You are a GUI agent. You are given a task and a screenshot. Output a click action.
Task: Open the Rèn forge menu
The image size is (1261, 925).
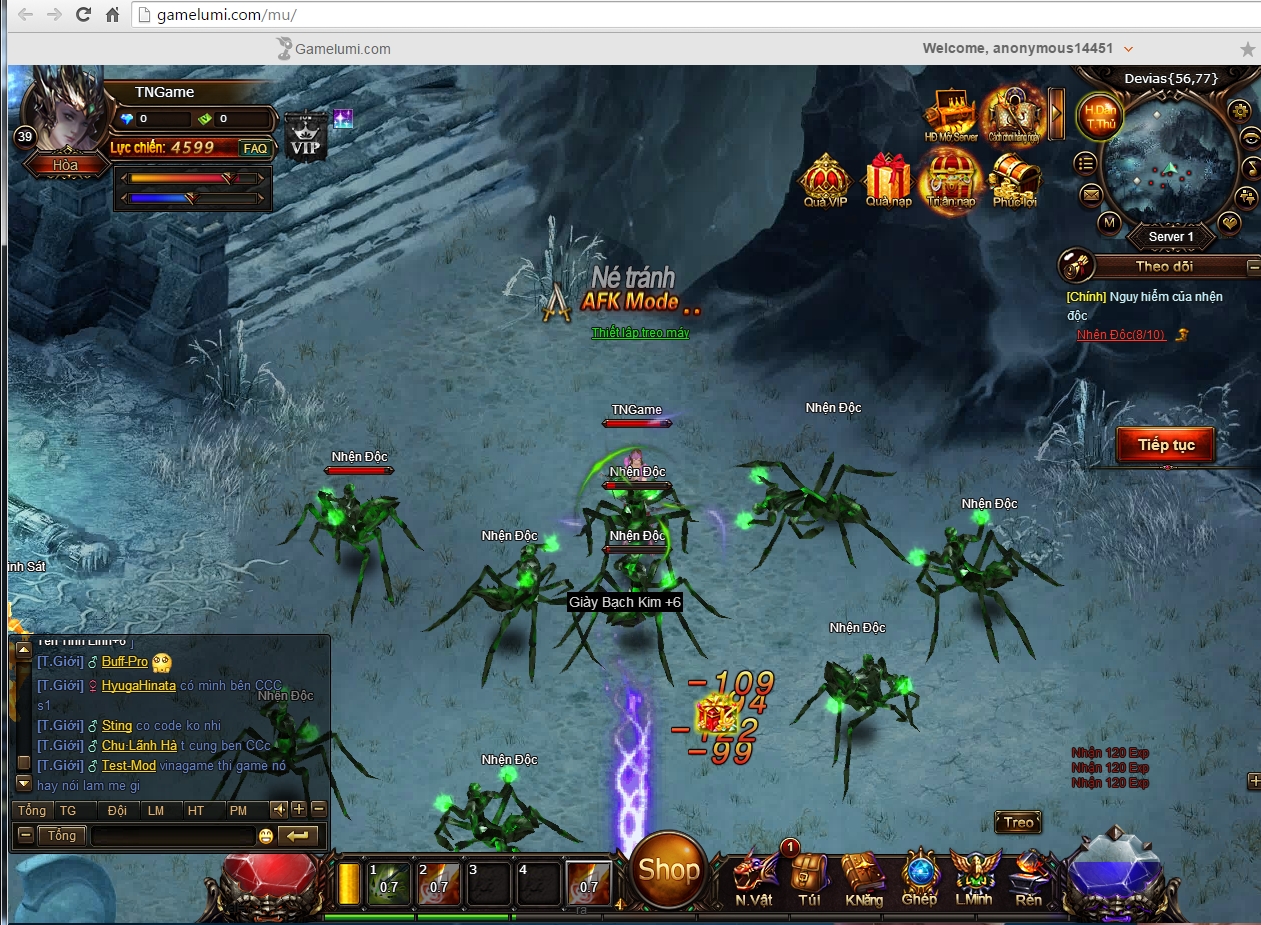point(1028,876)
